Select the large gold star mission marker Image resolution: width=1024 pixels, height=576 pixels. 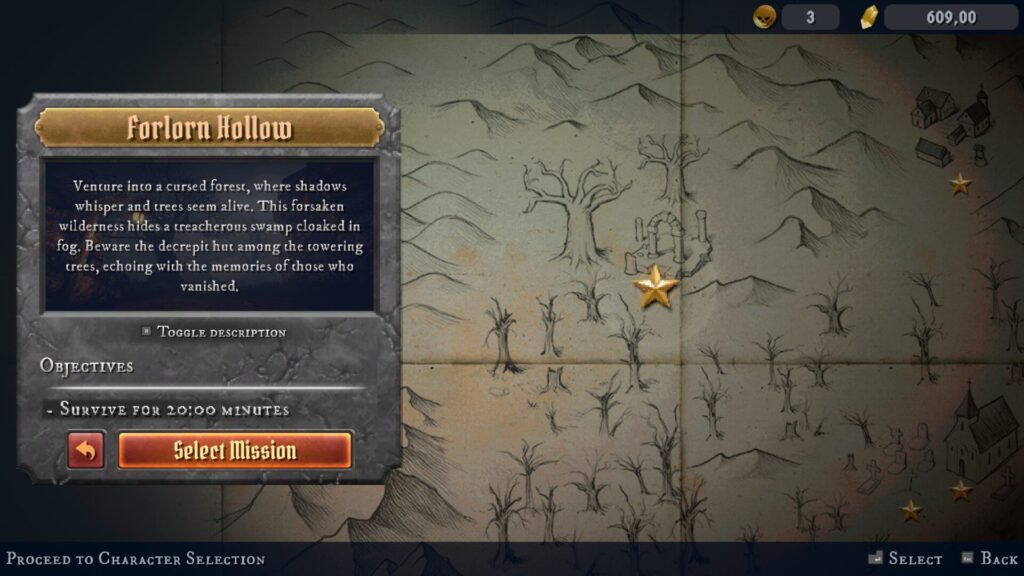click(x=657, y=287)
